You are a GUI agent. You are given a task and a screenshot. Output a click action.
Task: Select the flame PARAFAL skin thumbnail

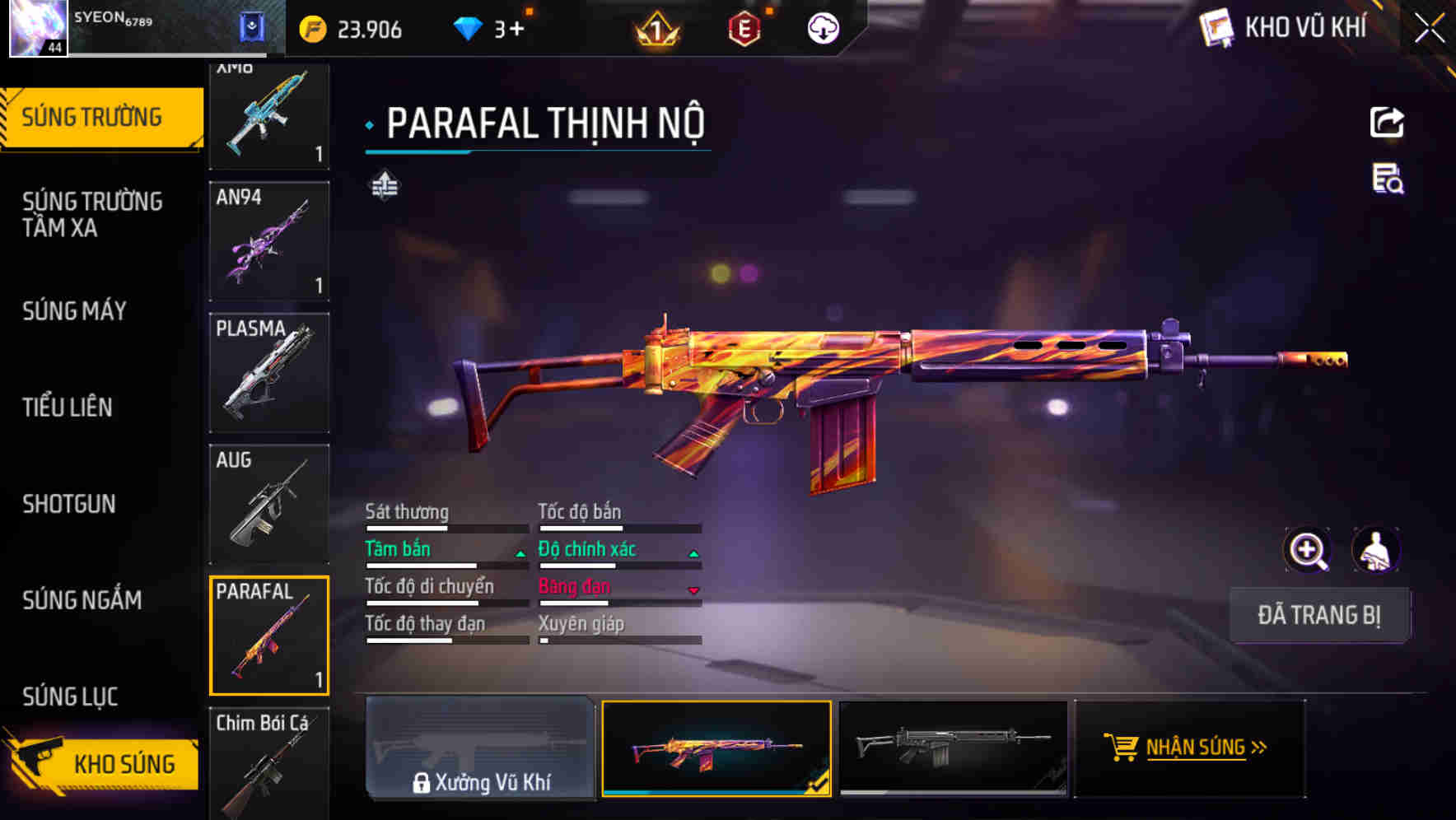click(716, 748)
